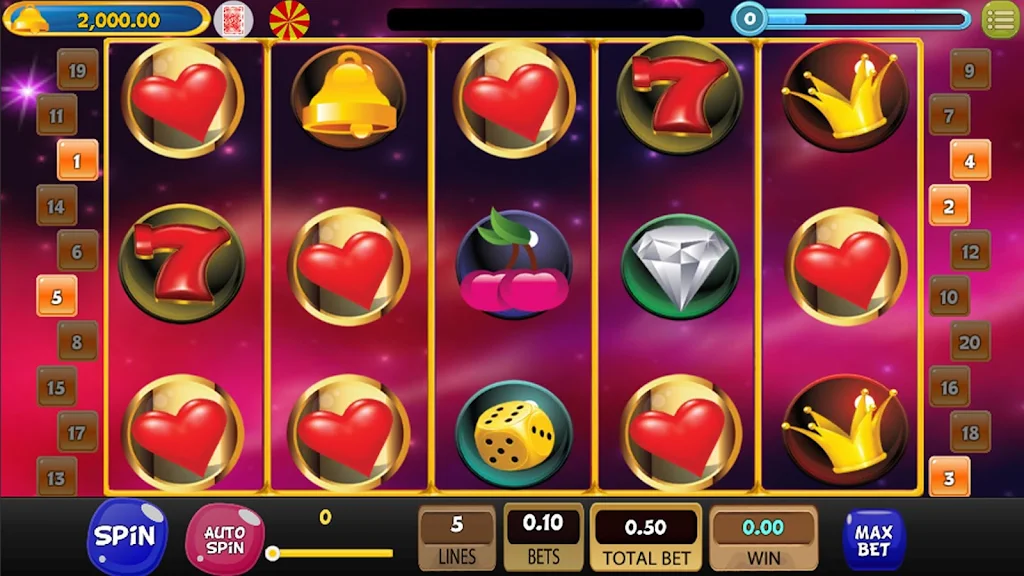1024x576 pixels.
Task: Choose payline 5 marker
Action: [56, 296]
